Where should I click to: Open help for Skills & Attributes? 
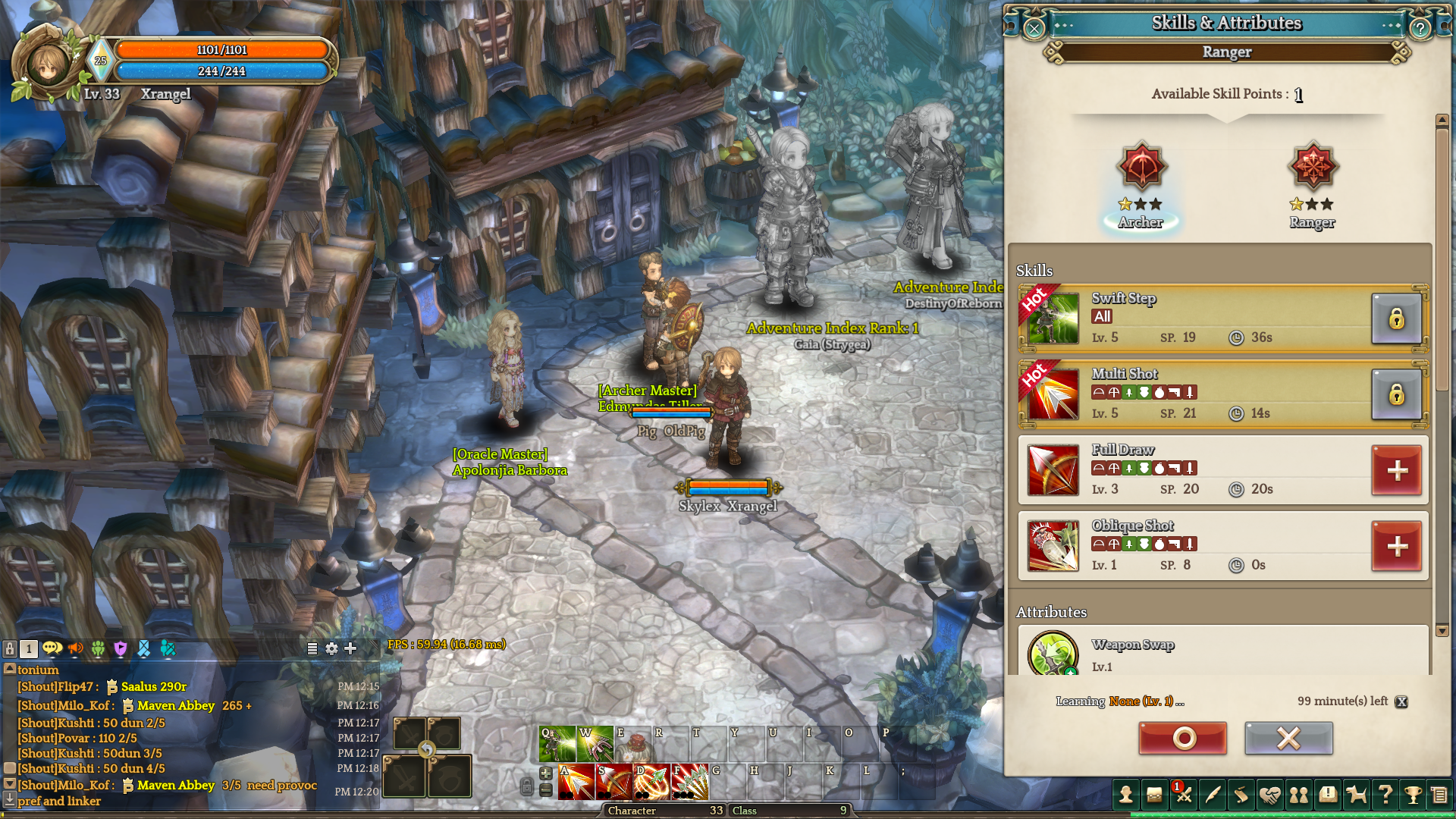tap(1420, 28)
